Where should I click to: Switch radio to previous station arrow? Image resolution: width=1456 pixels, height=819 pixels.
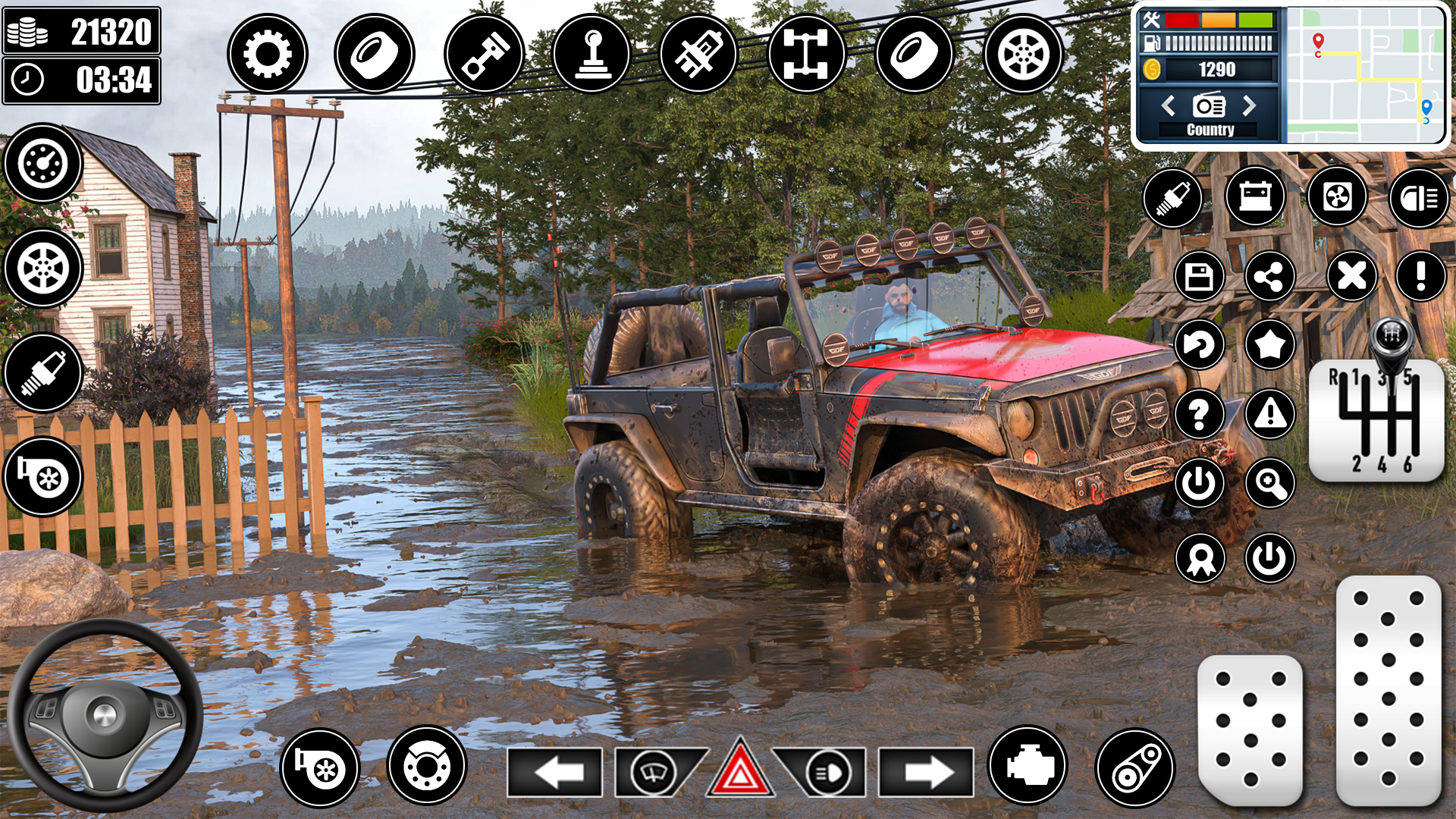1169,105
